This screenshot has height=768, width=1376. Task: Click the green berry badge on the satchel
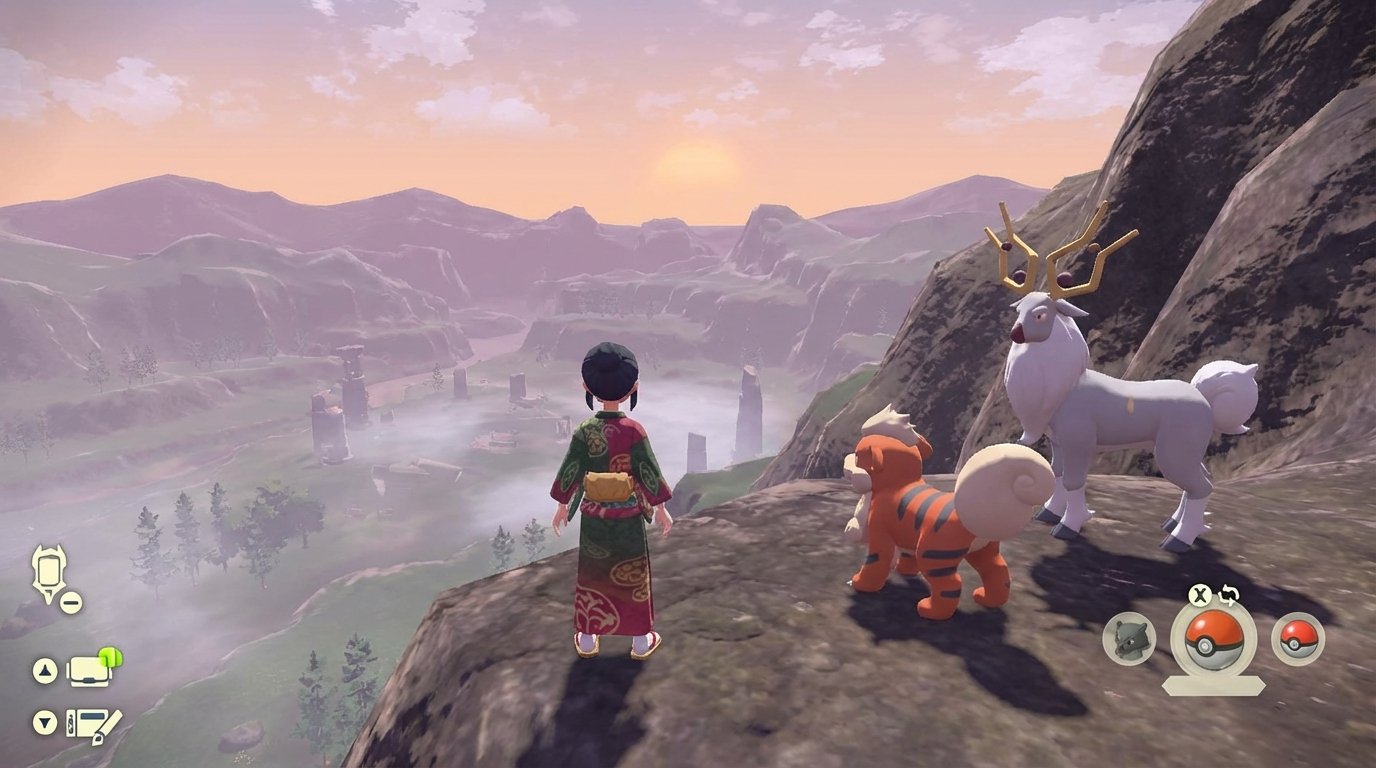click(110, 658)
